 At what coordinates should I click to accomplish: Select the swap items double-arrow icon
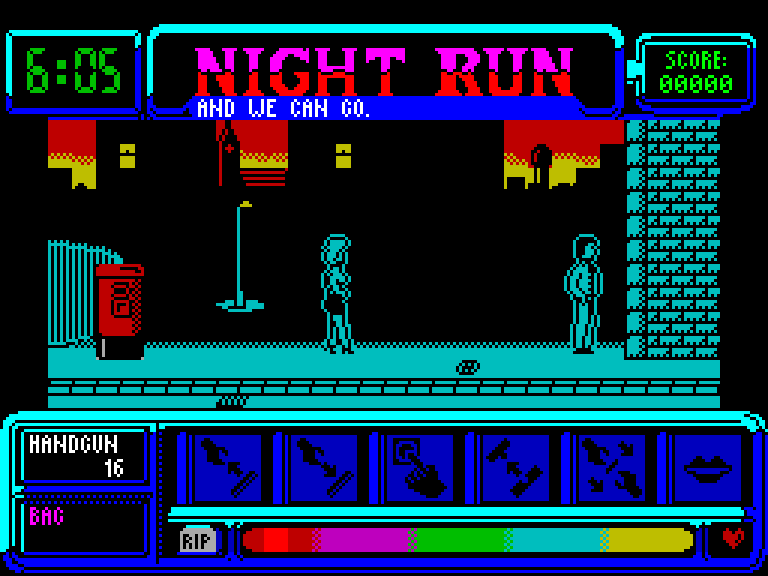coord(514,468)
